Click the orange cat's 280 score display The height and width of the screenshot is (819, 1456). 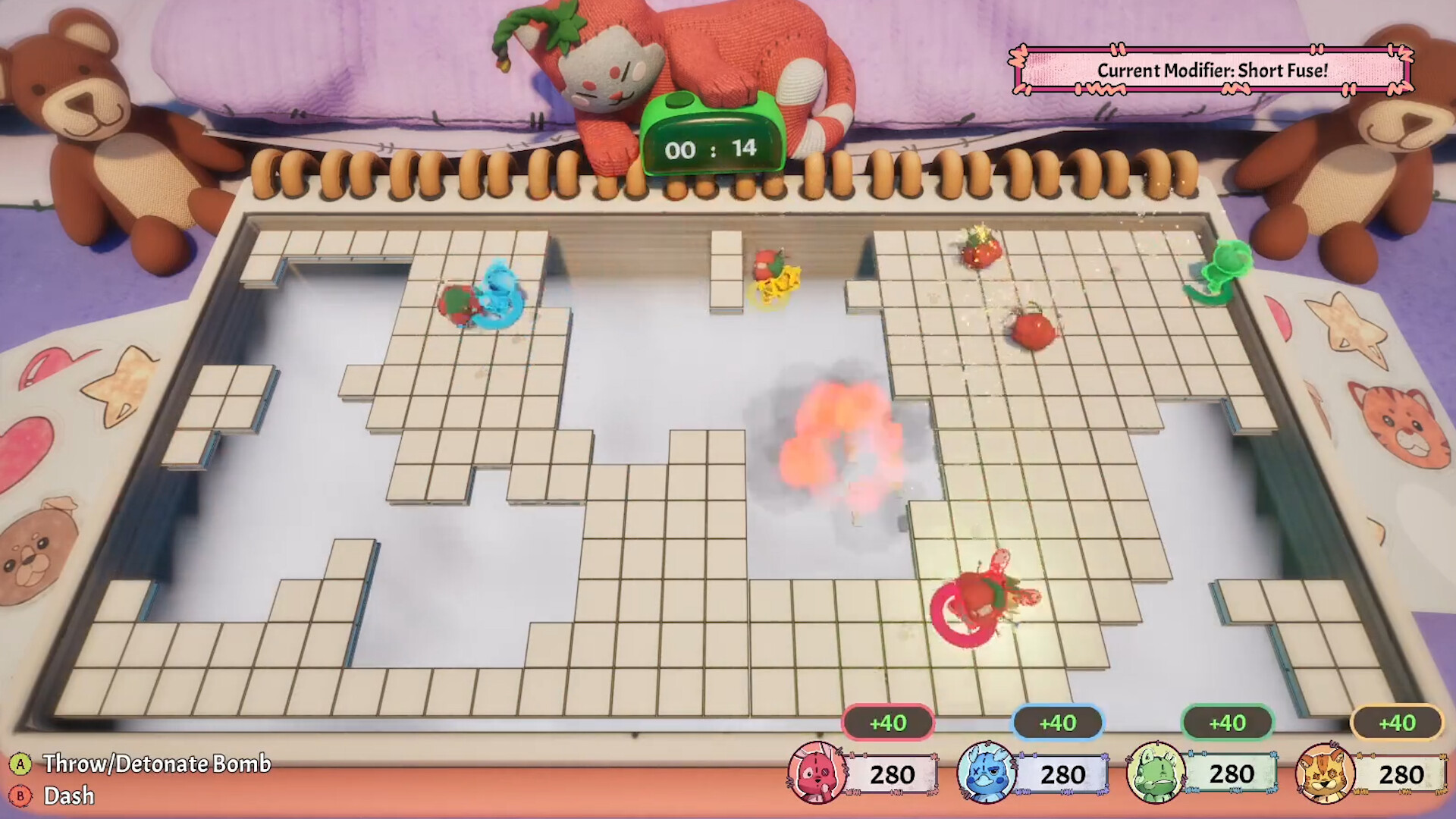tap(1402, 773)
